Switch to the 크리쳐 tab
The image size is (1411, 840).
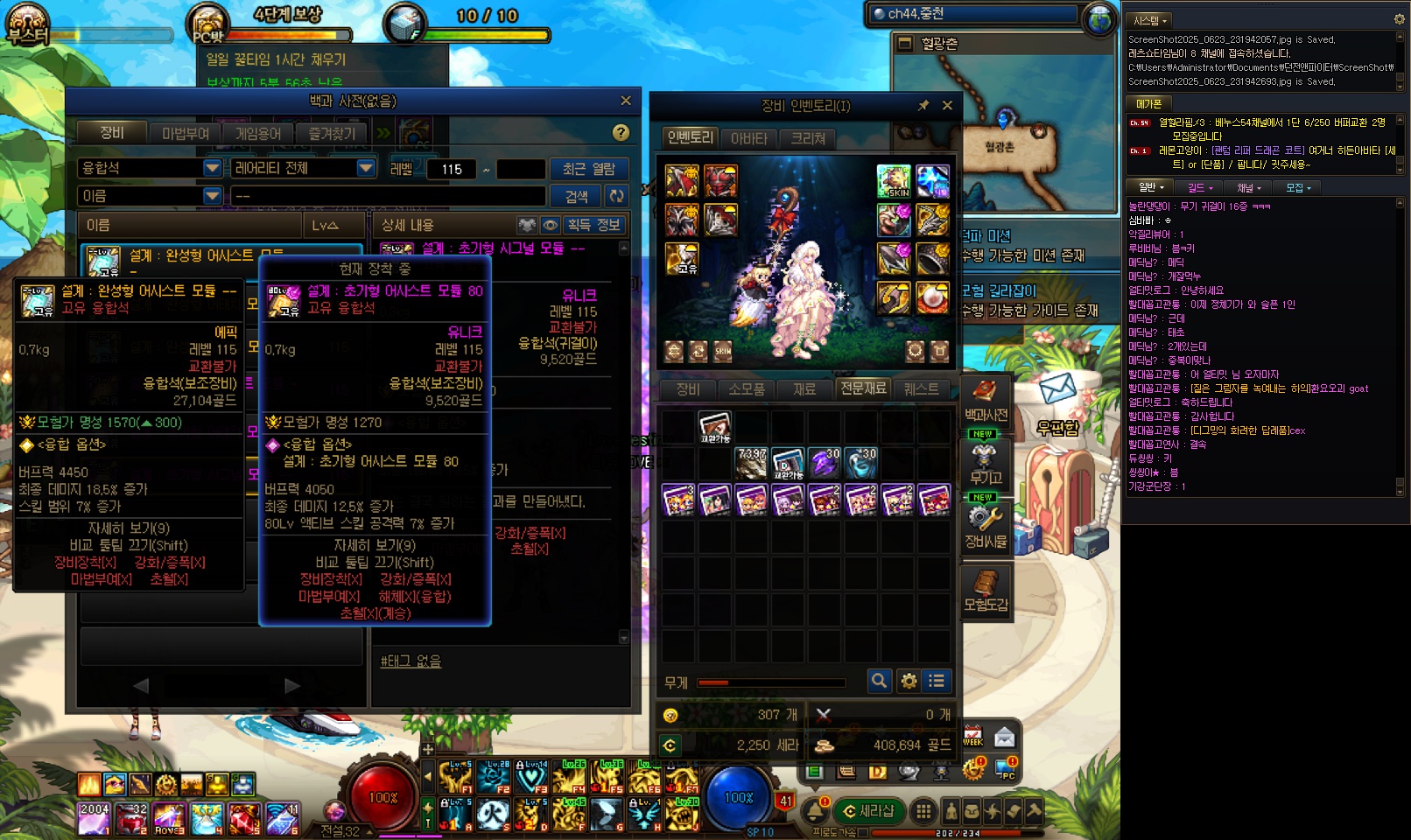pyautogui.click(x=808, y=138)
